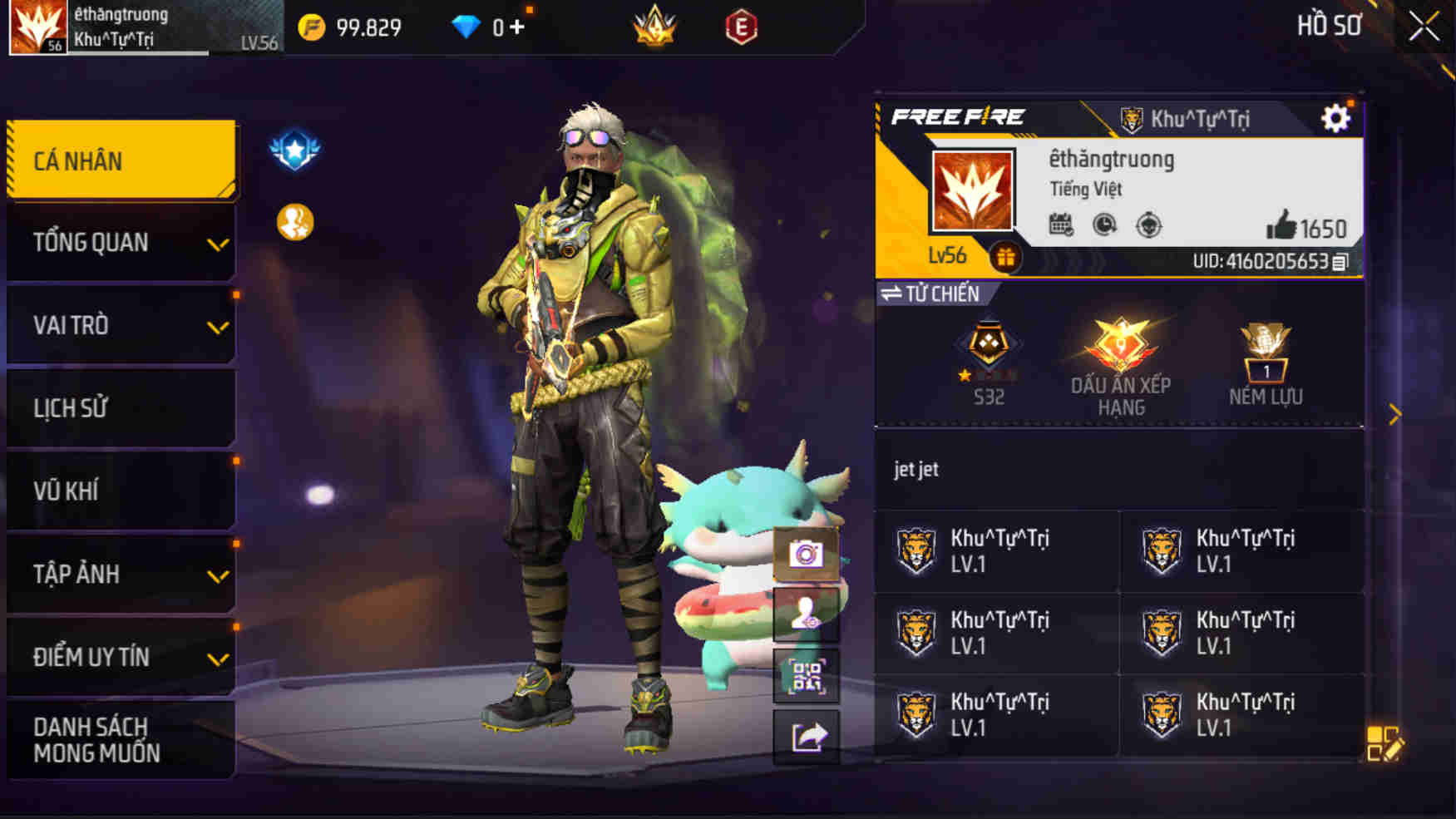
Task: Expand the TỔNG QUAN section
Action: (121, 244)
